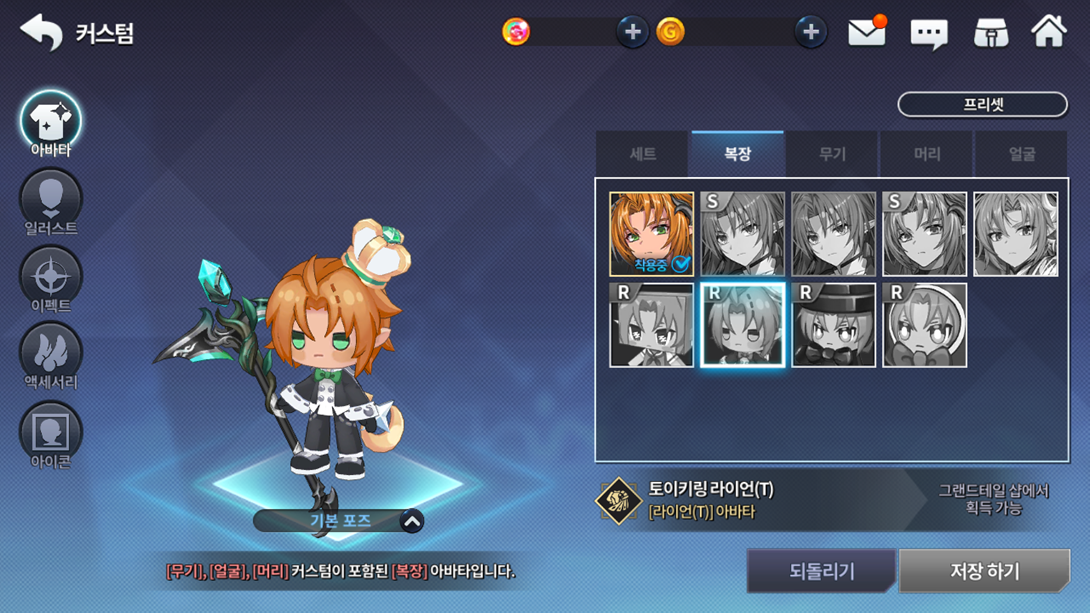The image size is (1090, 613).
Task: Open the 일러스트 illustration category
Action: tap(51, 201)
